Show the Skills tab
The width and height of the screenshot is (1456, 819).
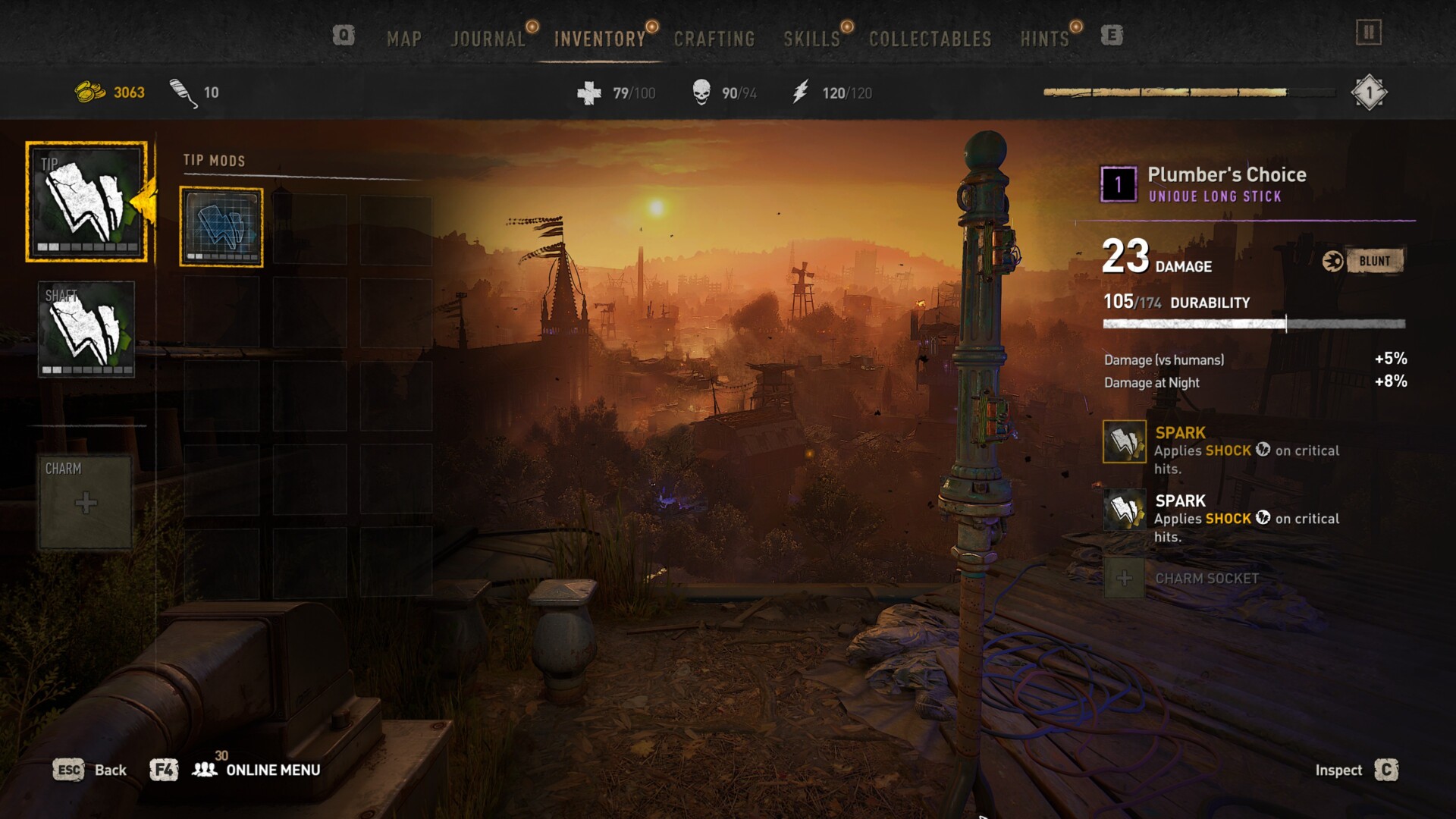click(811, 39)
